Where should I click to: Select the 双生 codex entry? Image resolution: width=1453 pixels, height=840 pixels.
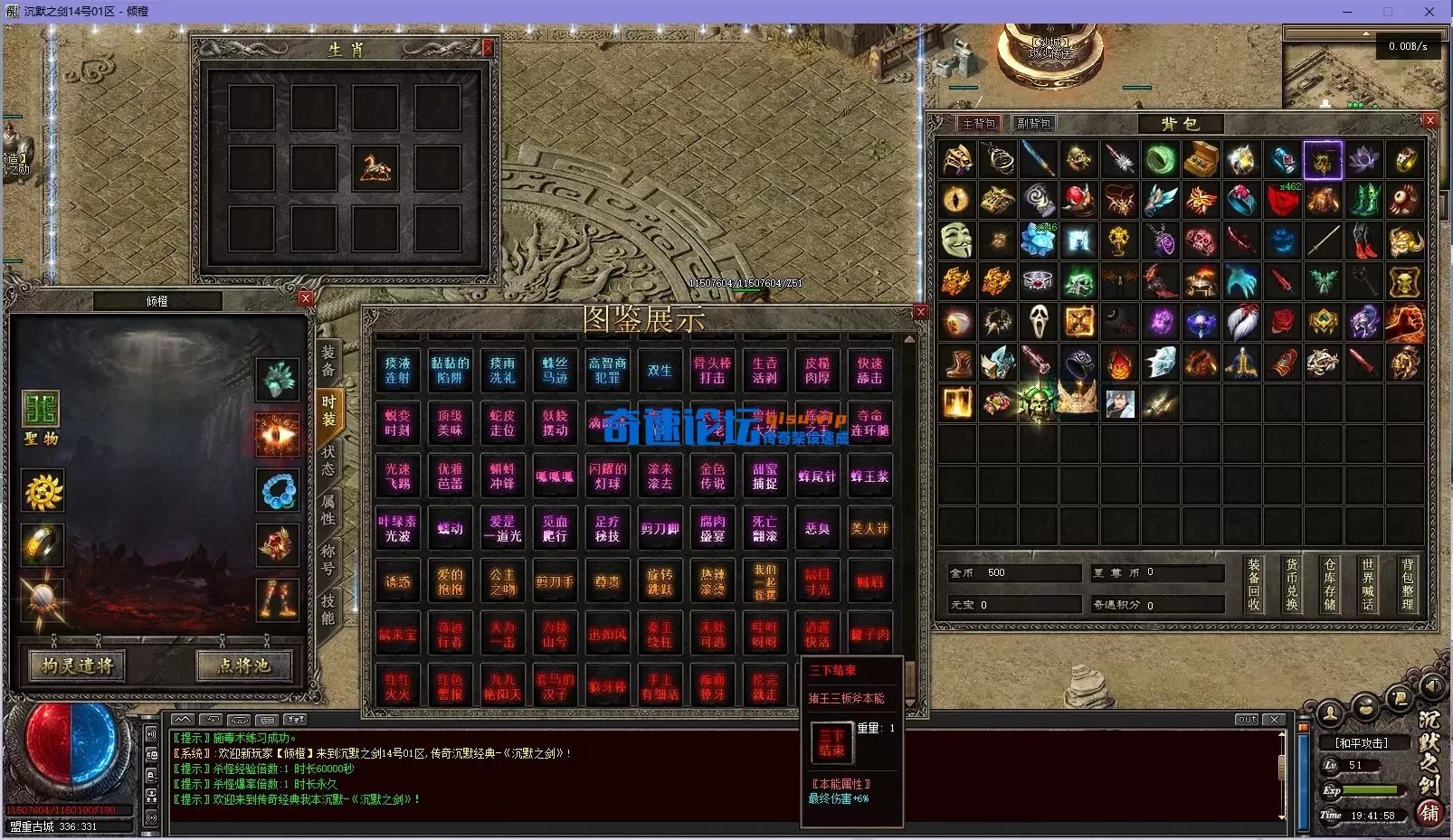[x=660, y=371]
